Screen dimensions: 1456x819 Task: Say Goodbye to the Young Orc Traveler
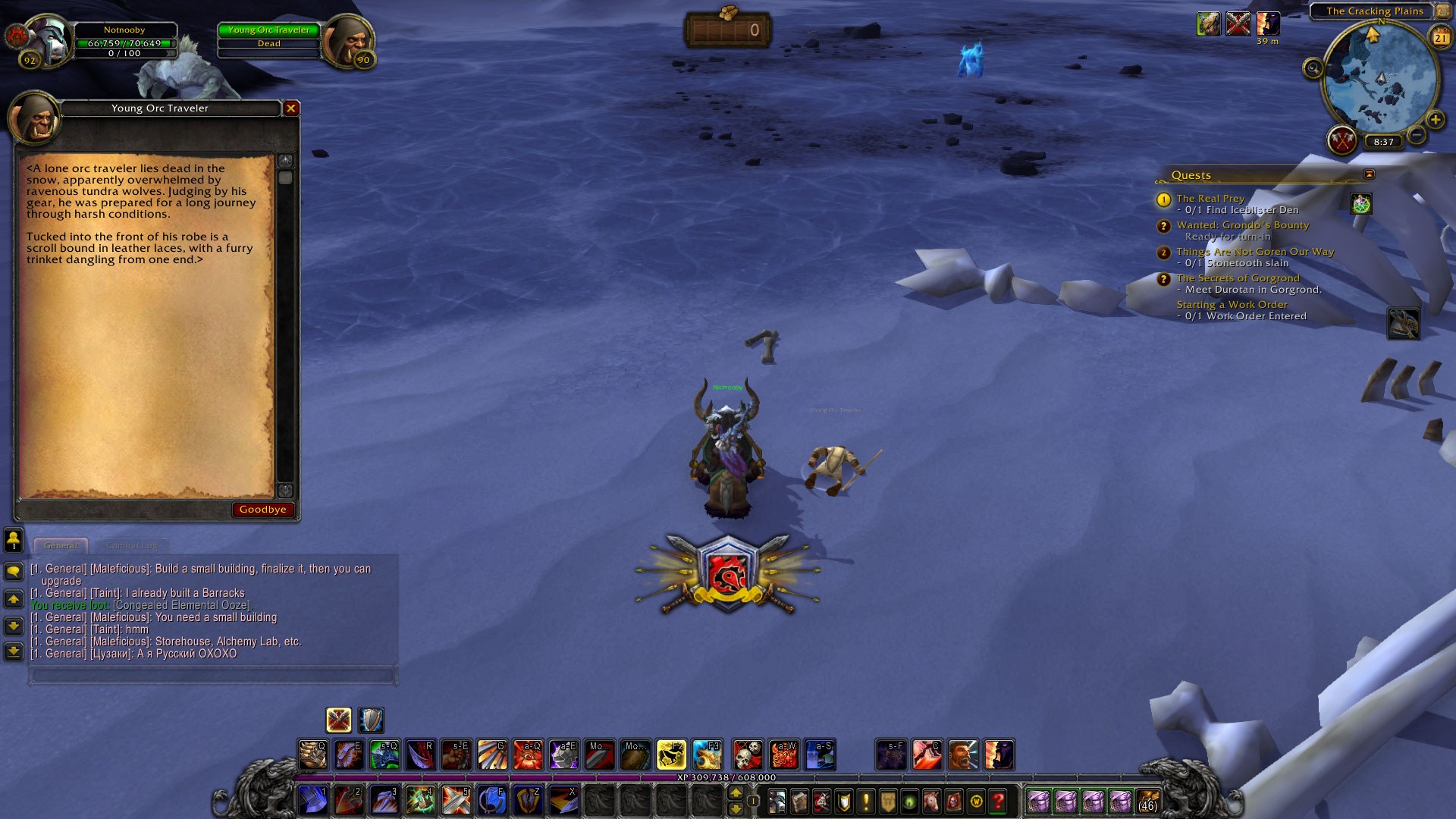(262, 510)
